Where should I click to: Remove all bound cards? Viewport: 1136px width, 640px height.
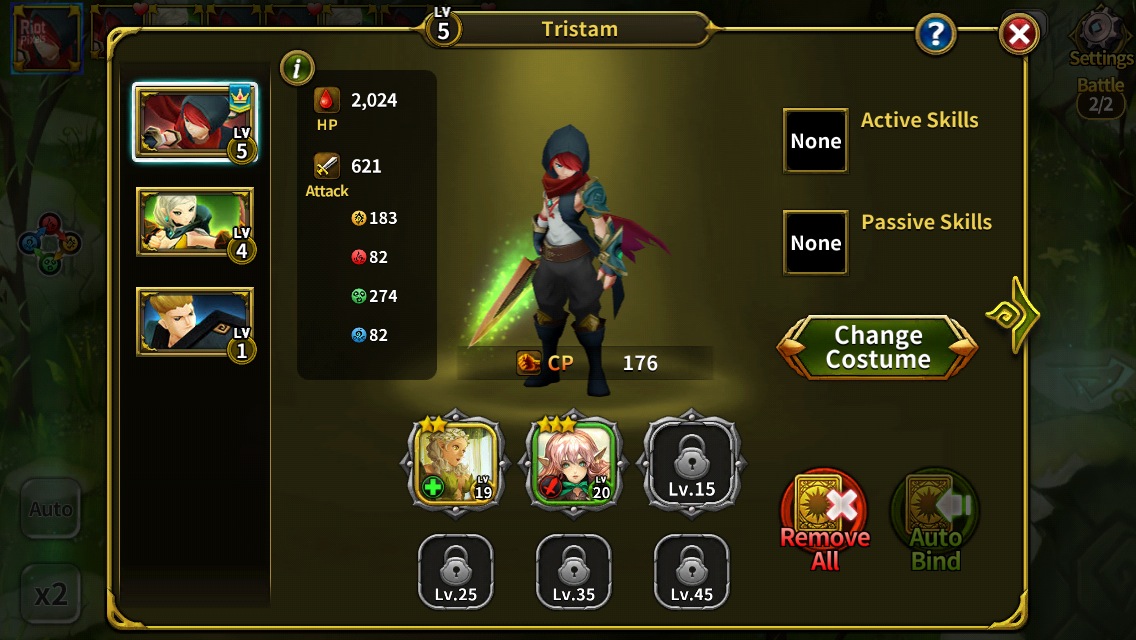click(x=825, y=519)
